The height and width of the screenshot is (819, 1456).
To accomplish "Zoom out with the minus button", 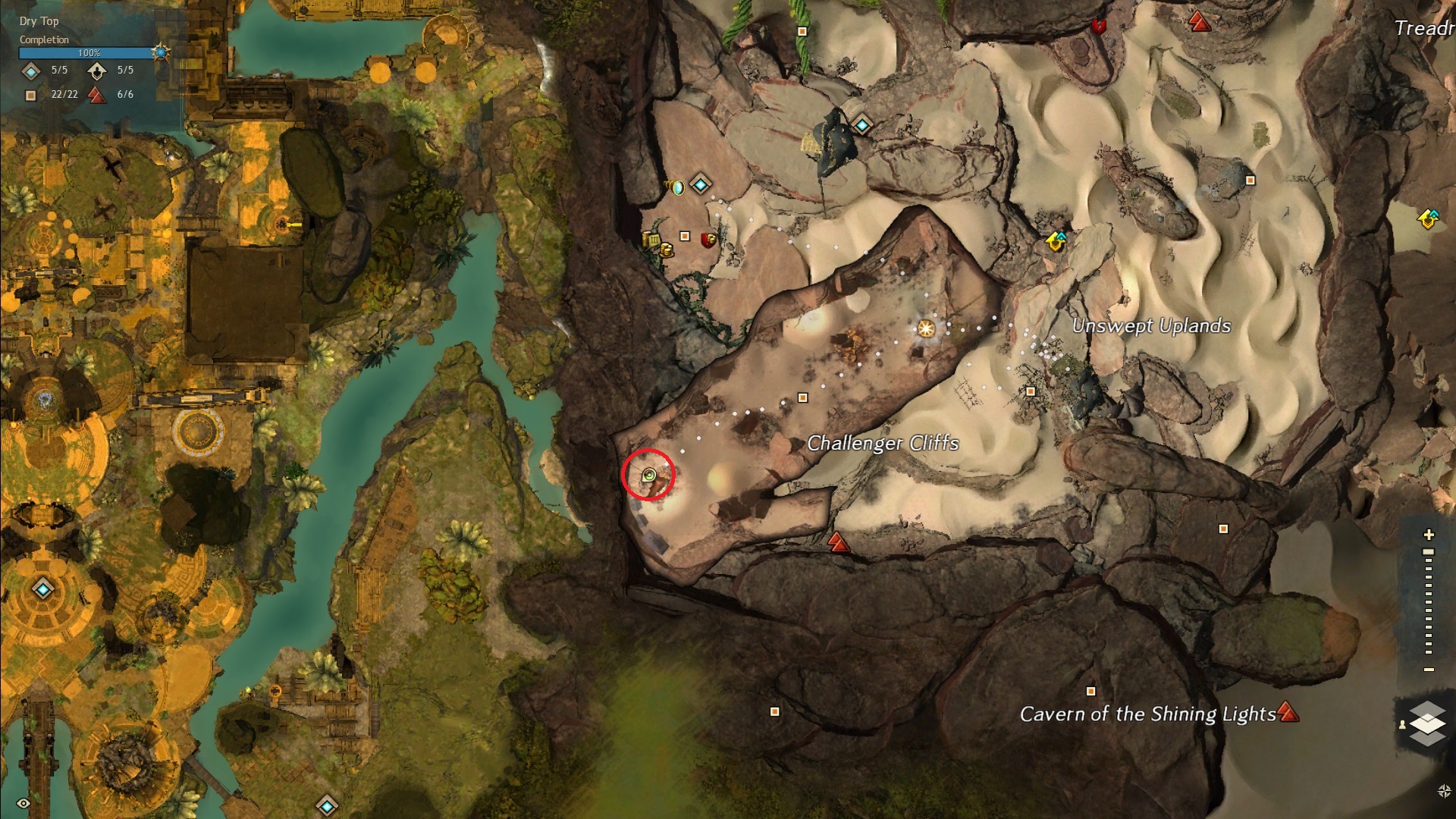I will [x=1429, y=670].
